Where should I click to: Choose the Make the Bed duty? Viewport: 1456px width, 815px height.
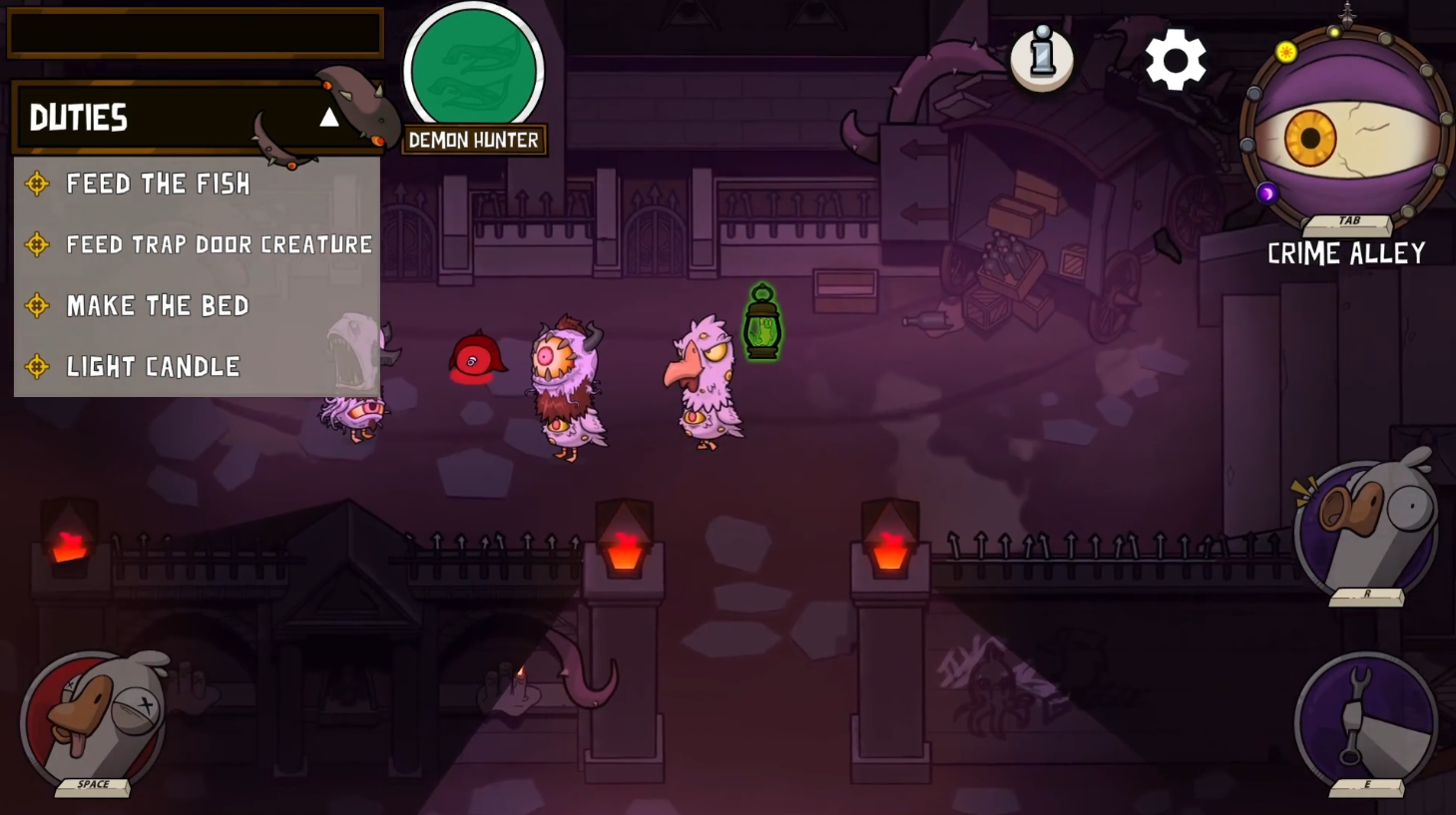158,305
